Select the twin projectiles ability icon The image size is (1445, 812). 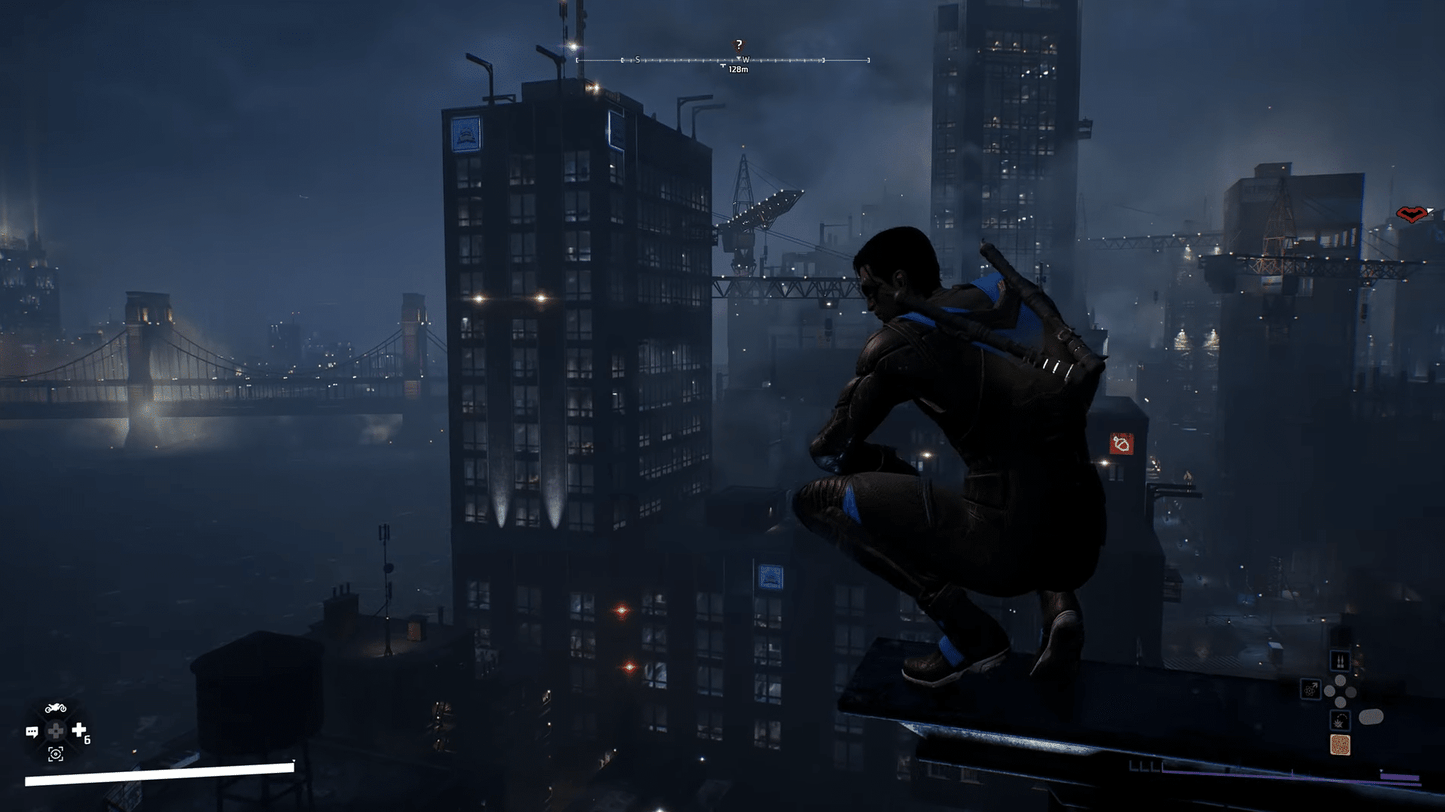click(1340, 661)
